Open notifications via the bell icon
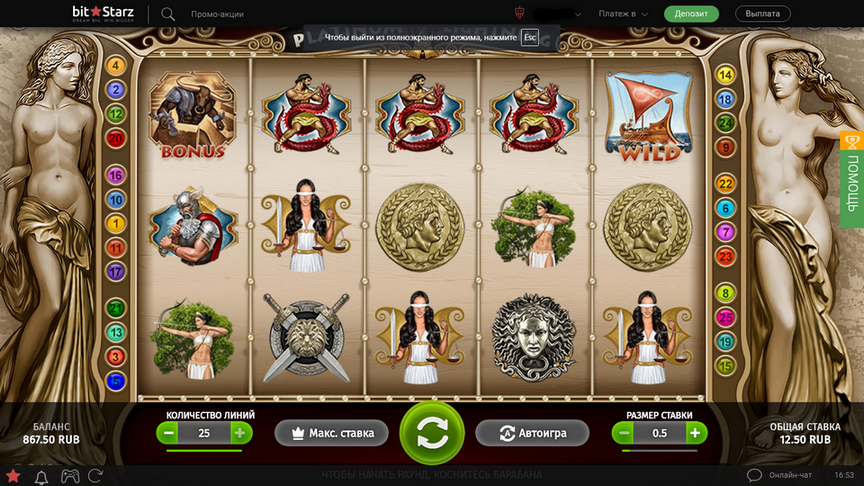 [x=42, y=475]
